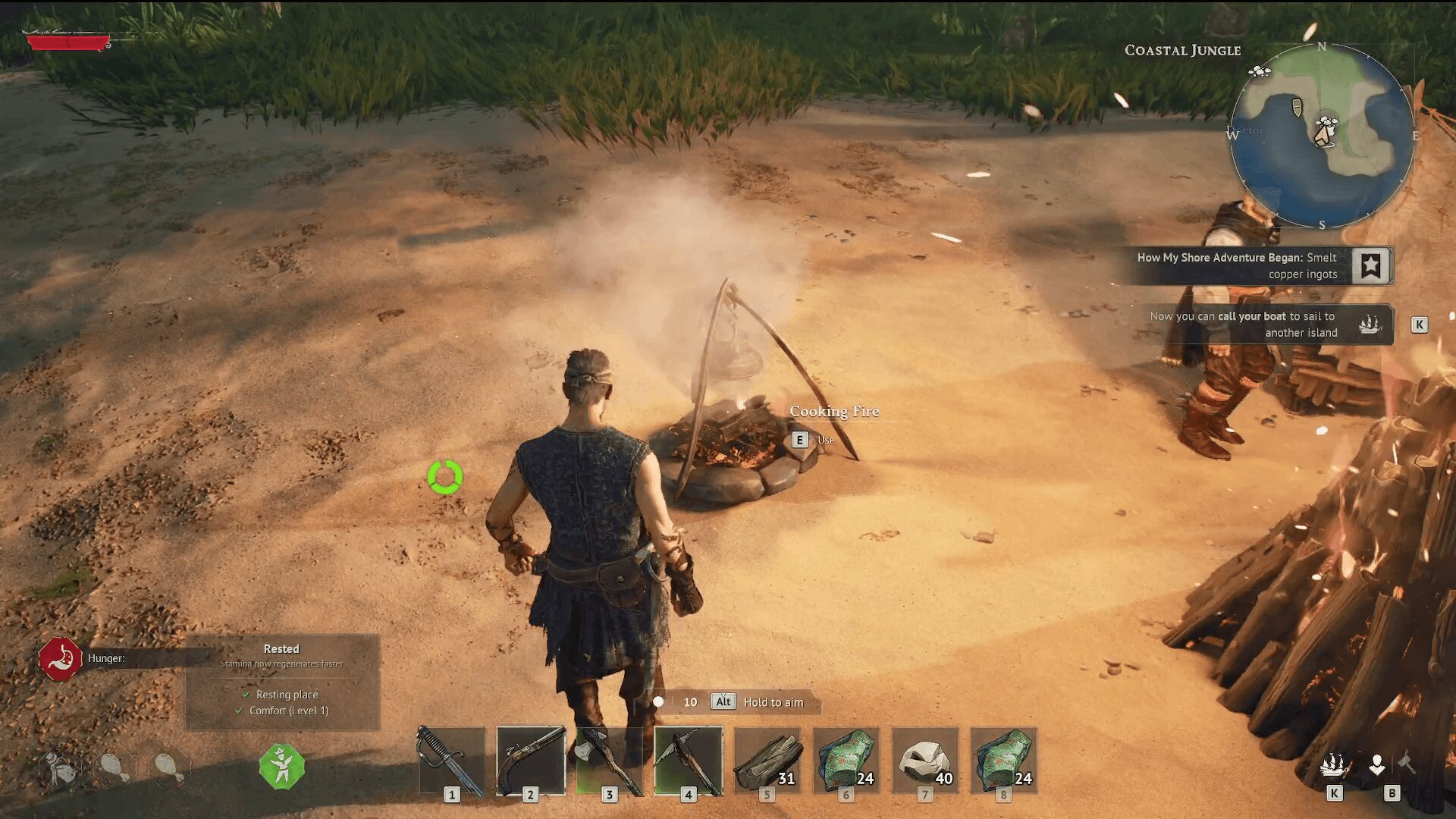
Task: Pick the wood logs stack of 31
Action: pos(767,761)
